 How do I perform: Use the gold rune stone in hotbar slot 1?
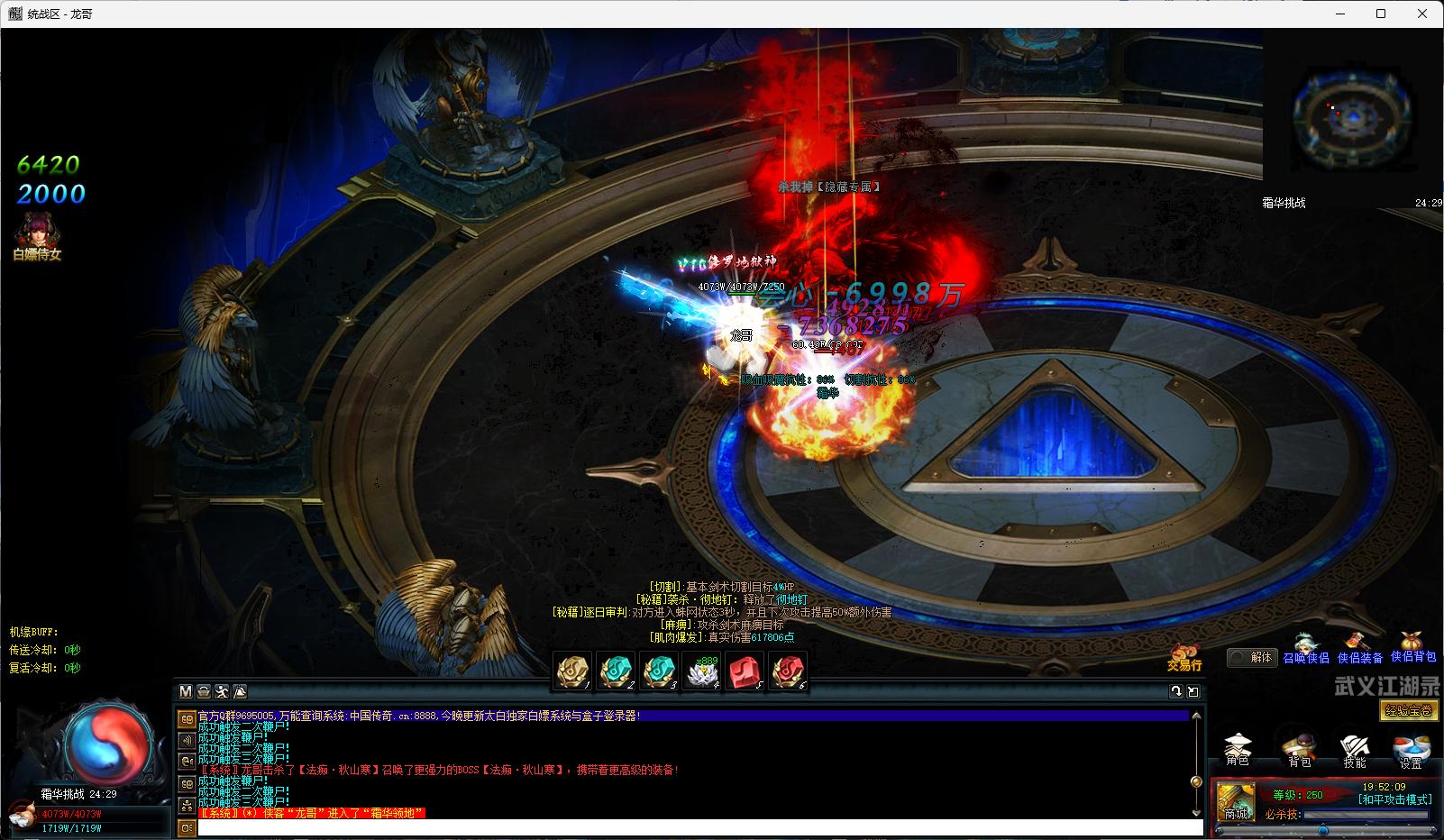click(572, 671)
